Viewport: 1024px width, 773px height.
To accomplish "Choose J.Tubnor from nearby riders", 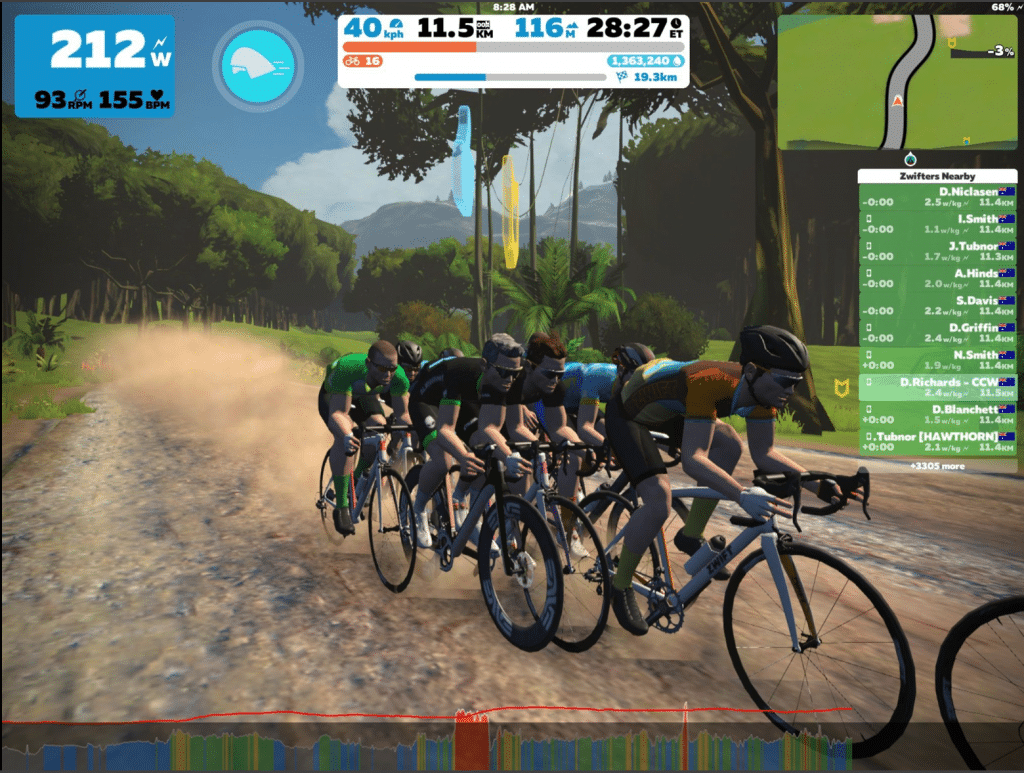I will tap(937, 251).
